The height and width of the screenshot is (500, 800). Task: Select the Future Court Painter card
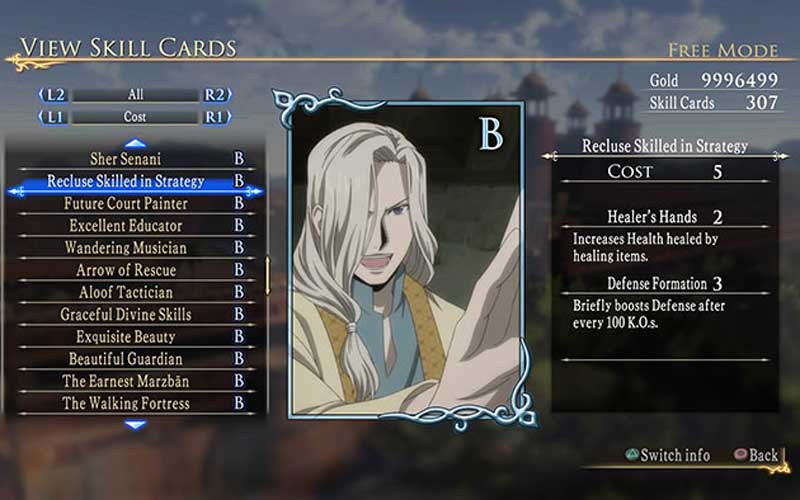pos(126,203)
